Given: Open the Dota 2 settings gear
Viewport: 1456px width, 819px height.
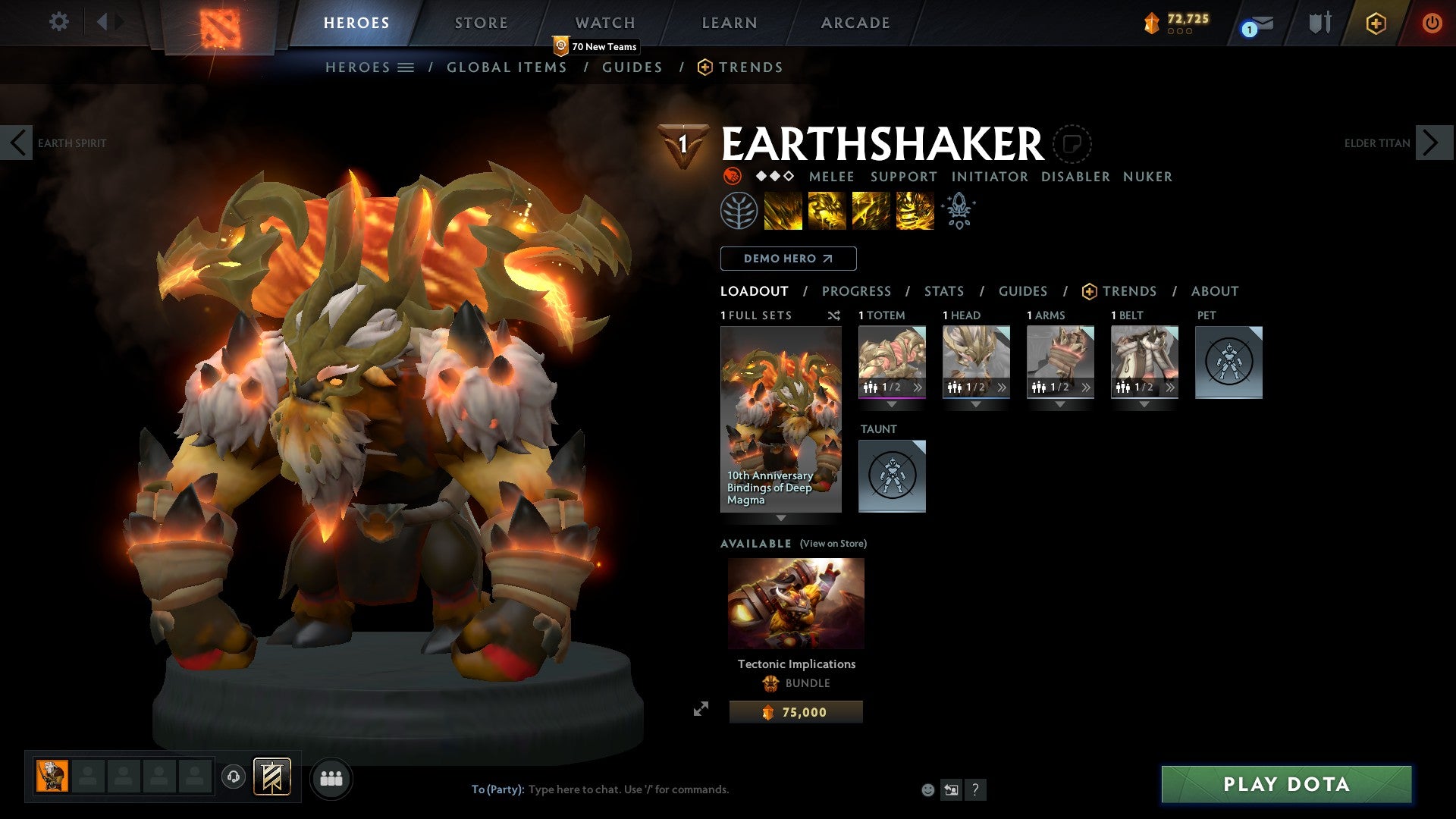Looking at the screenshot, I should coord(58,22).
